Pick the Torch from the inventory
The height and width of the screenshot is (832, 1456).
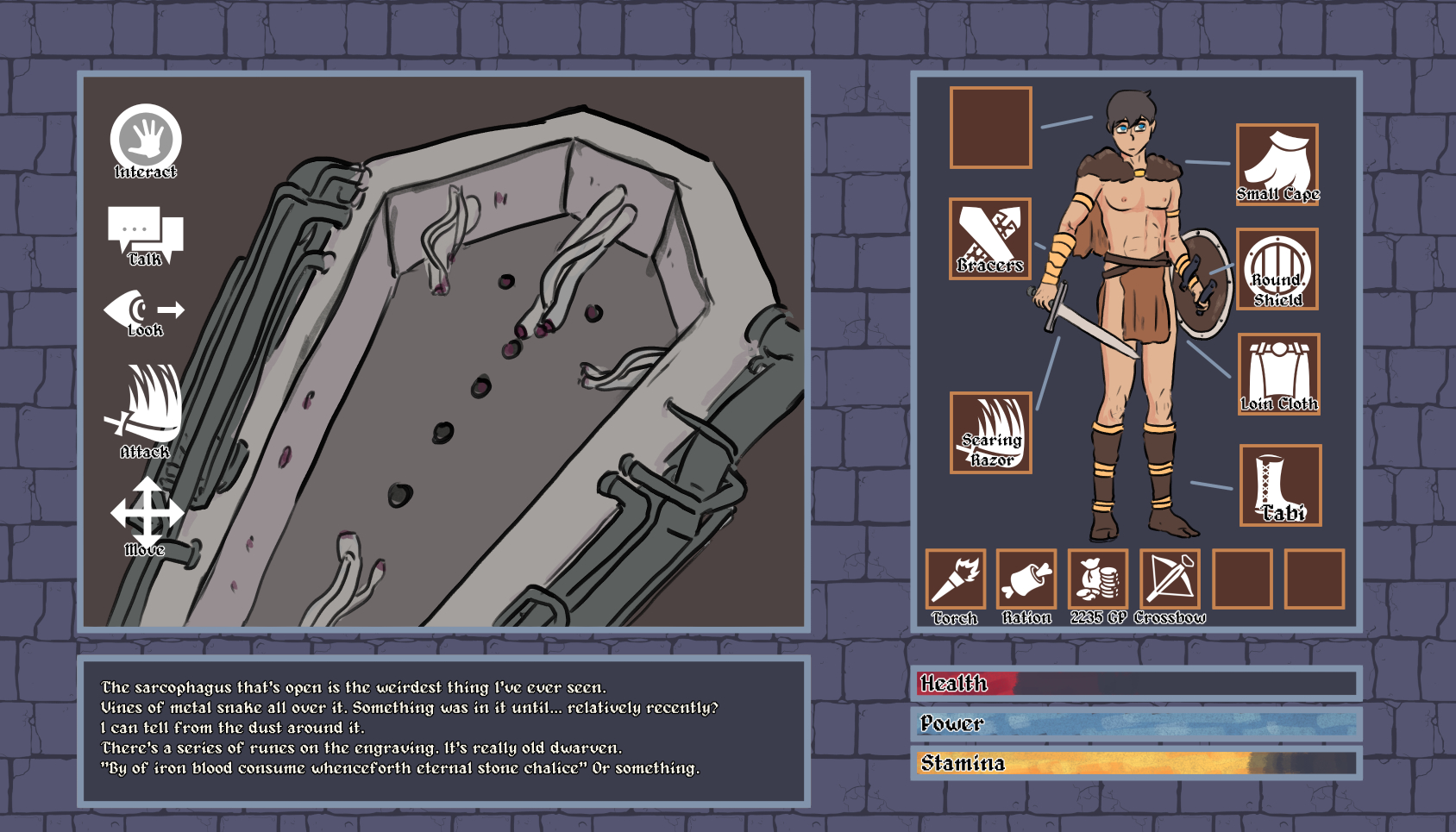pos(955,579)
